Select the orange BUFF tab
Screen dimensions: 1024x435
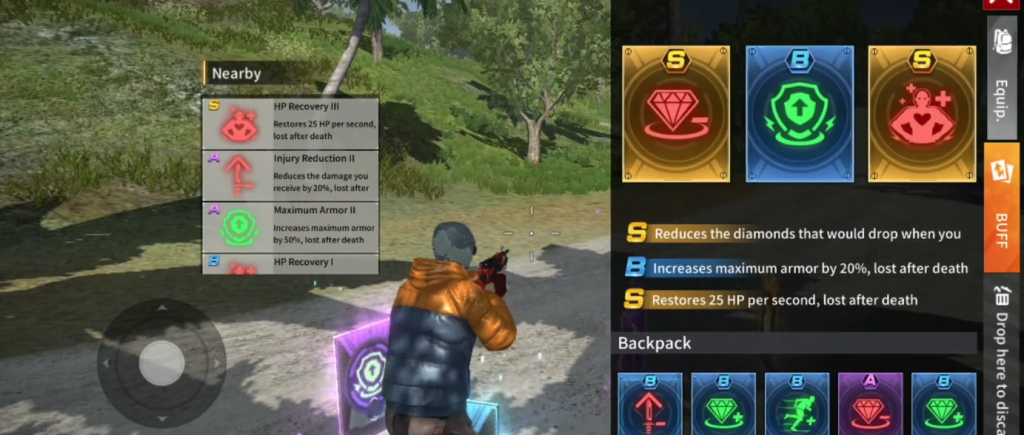tap(1002, 207)
